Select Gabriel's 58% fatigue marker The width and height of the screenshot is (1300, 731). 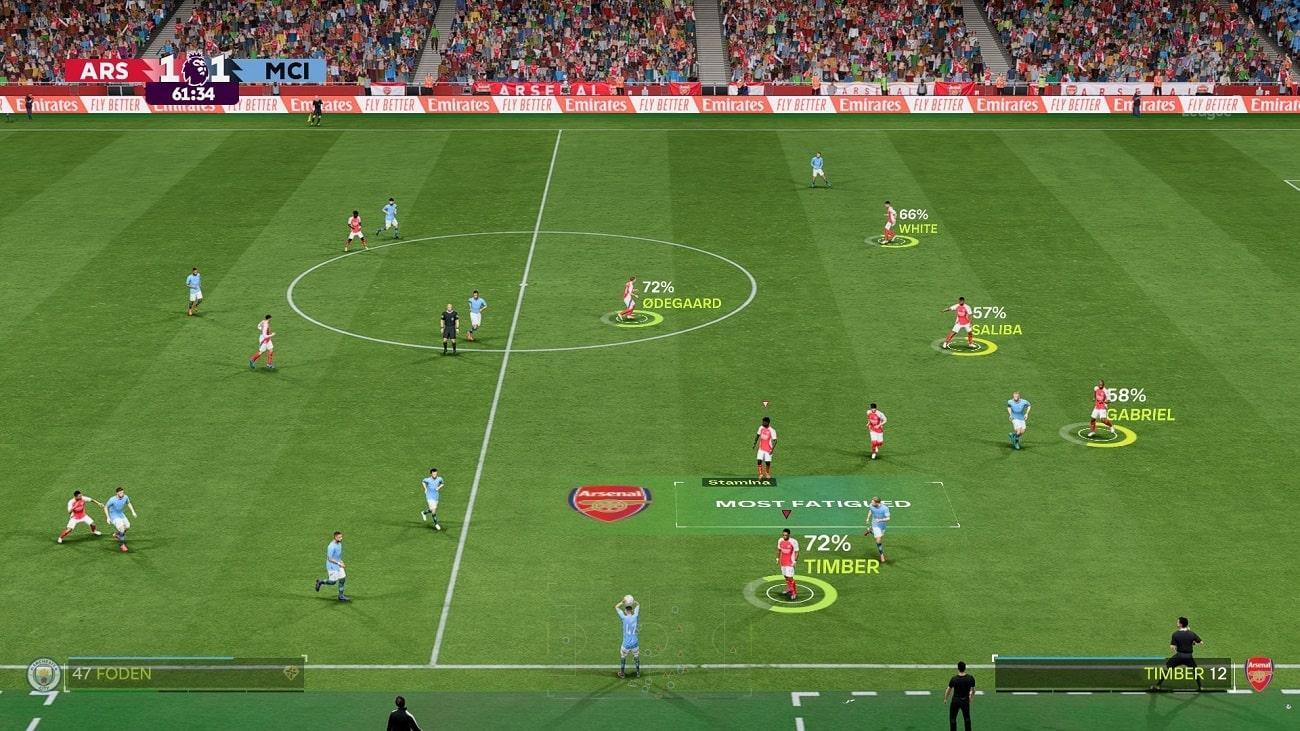pyautogui.click(x=1098, y=434)
